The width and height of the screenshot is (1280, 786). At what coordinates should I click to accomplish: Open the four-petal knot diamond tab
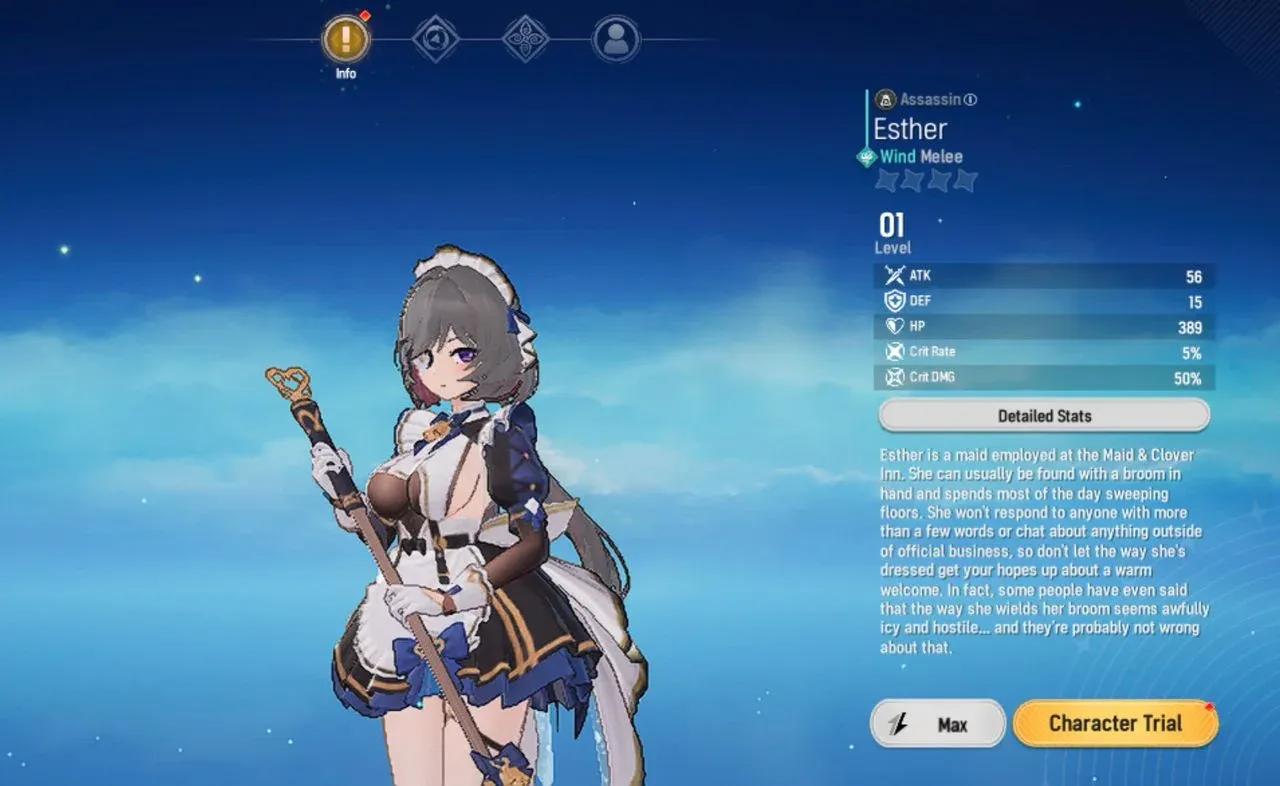526,40
